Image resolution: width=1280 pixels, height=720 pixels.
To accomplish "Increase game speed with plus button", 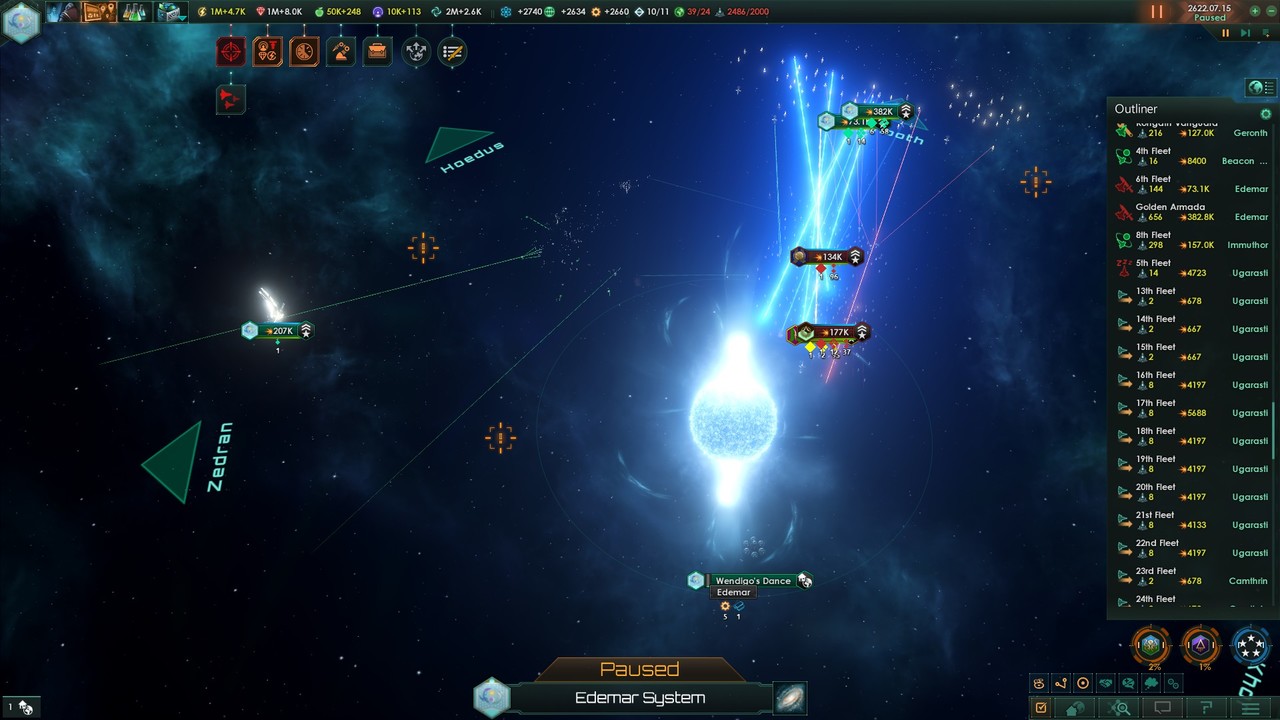I will [x=1255, y=12].
